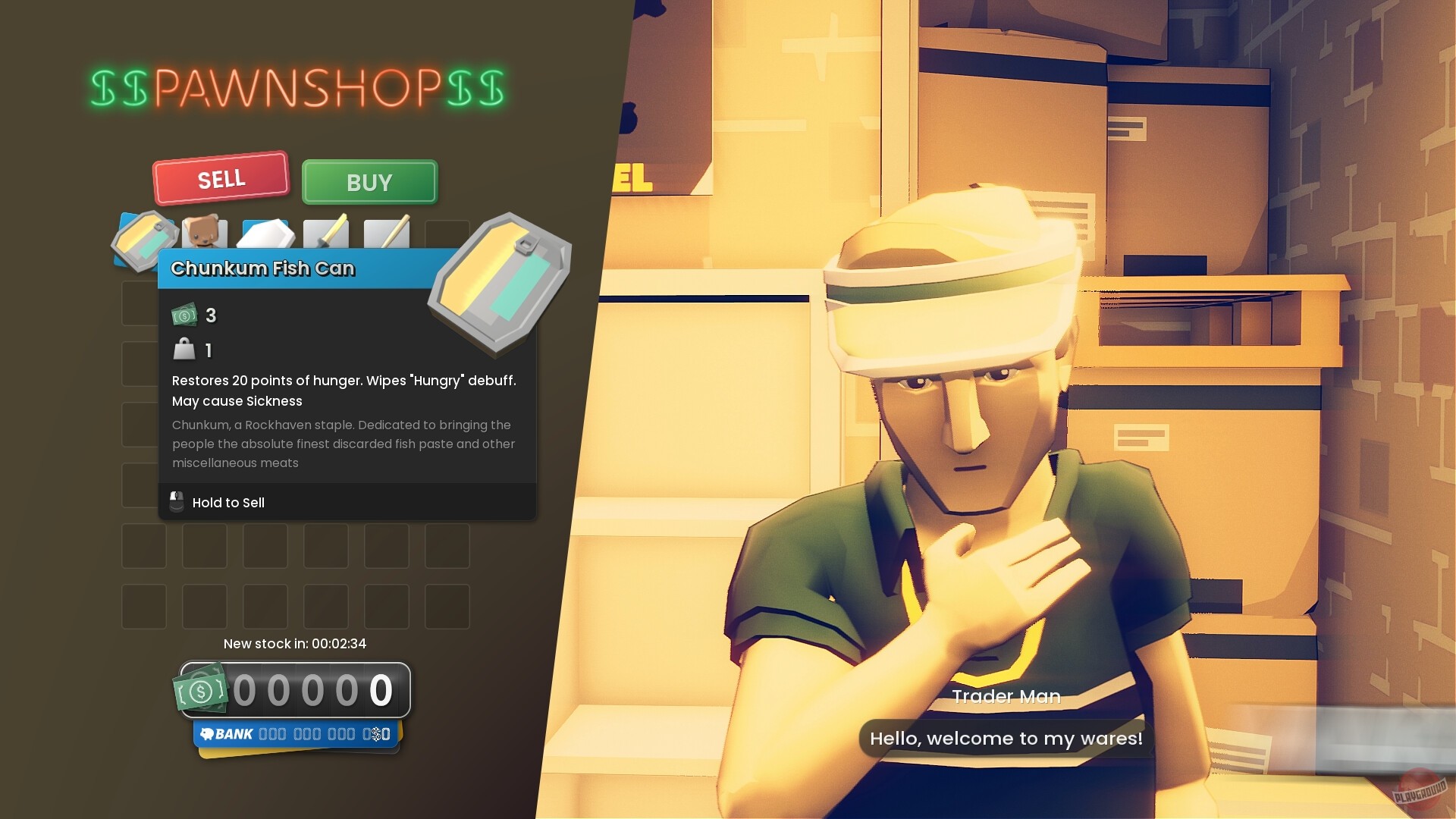The image size is (1456, 819).
Task: Click the New stock countdown timer
Action: 294,644
